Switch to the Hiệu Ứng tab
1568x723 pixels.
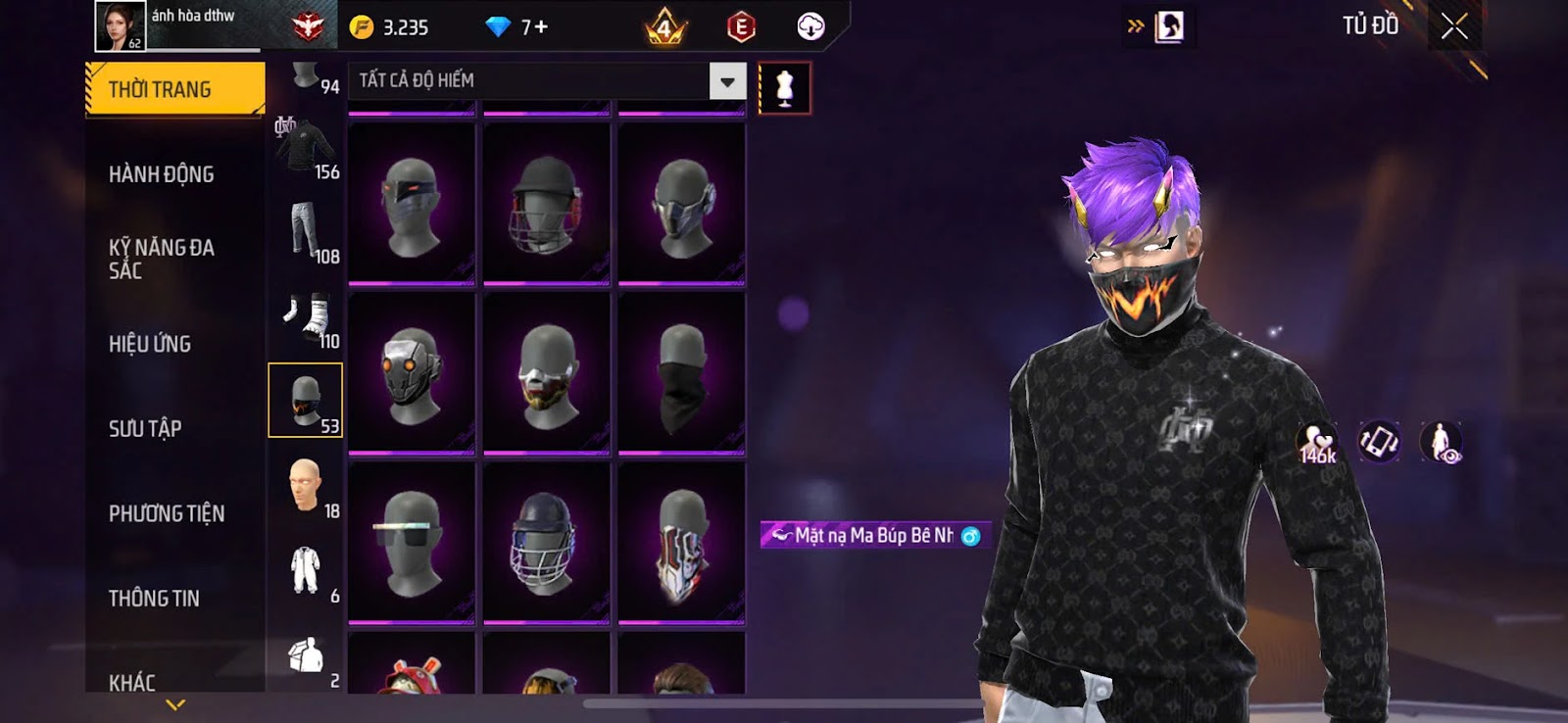(150, 344)
